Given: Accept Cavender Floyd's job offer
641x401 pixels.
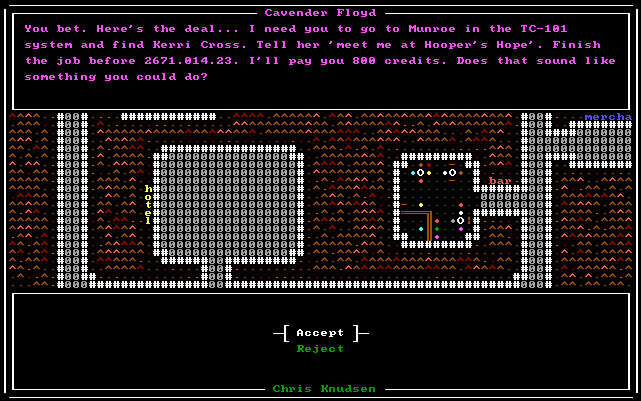Looking at the screenshot, I should tap(320, 332).
